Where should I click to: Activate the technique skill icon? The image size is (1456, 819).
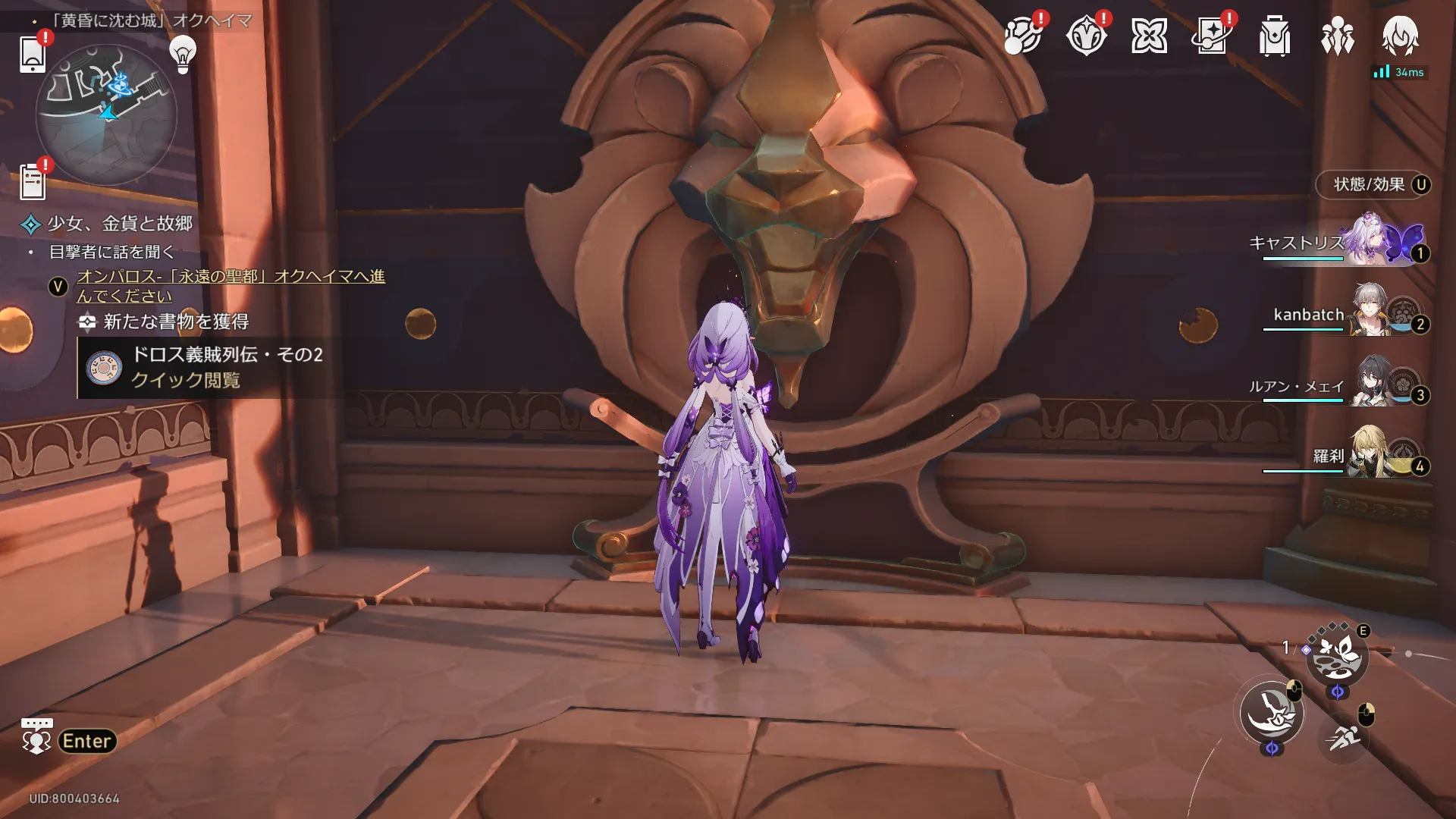coord(1337,656)
